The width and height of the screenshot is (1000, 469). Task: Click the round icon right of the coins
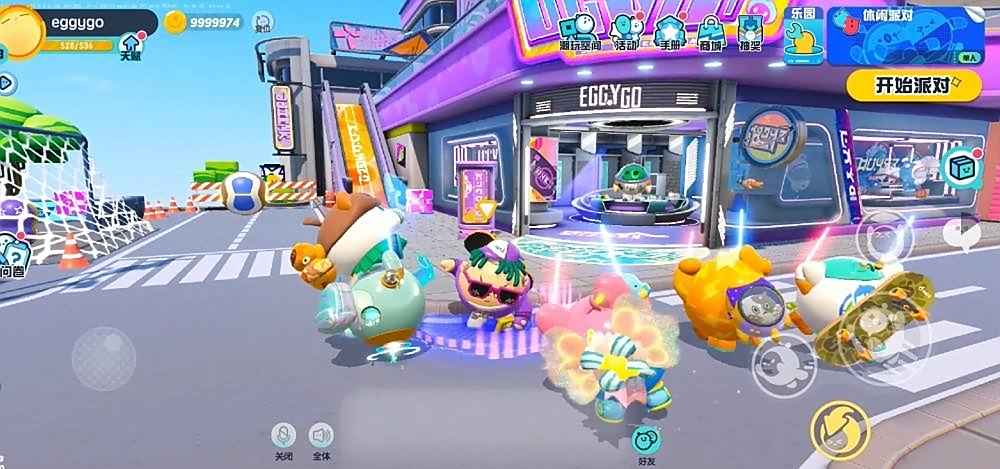(x=263, y=23)
